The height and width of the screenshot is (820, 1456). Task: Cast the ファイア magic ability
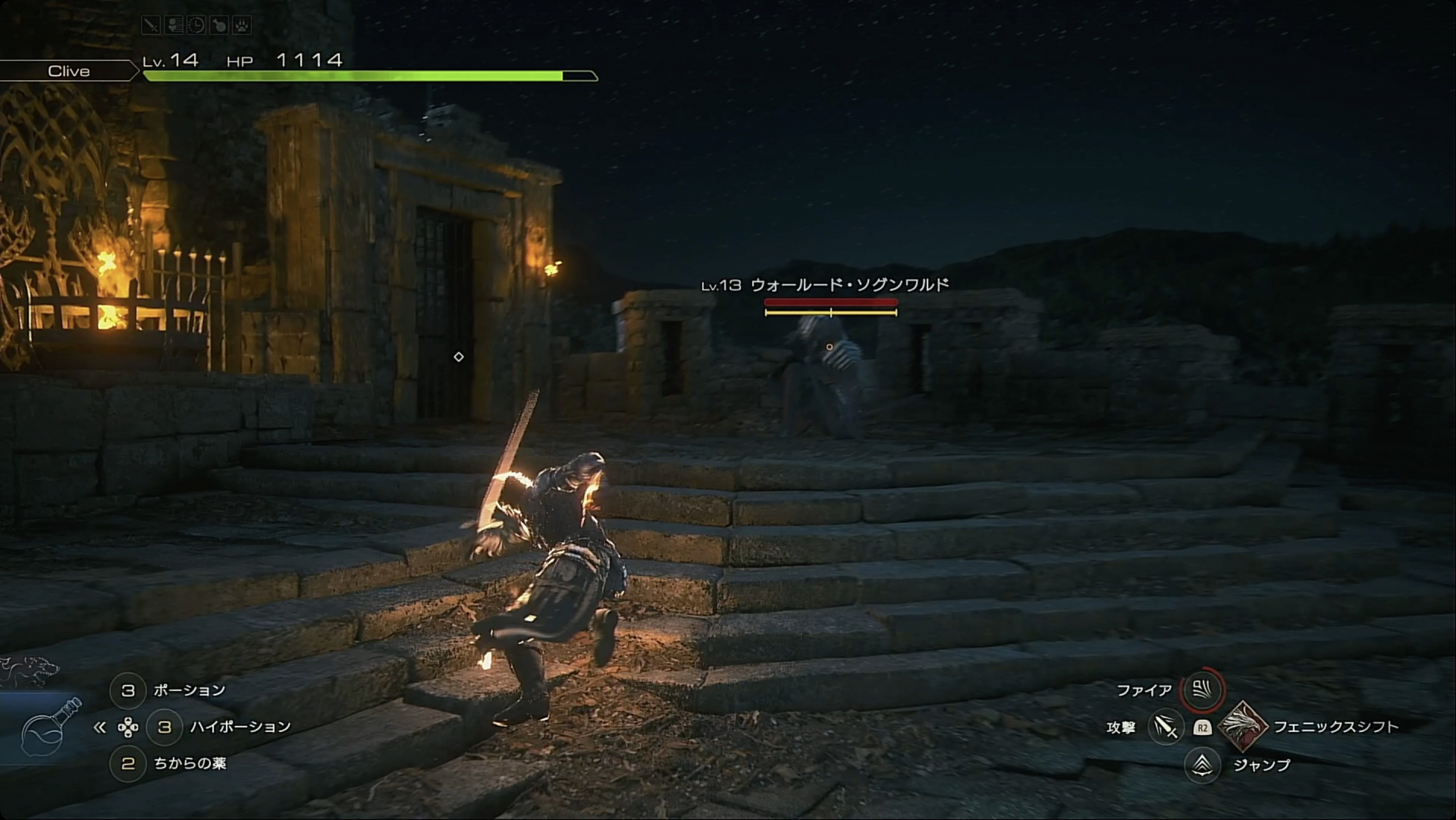click(1202, 690)
